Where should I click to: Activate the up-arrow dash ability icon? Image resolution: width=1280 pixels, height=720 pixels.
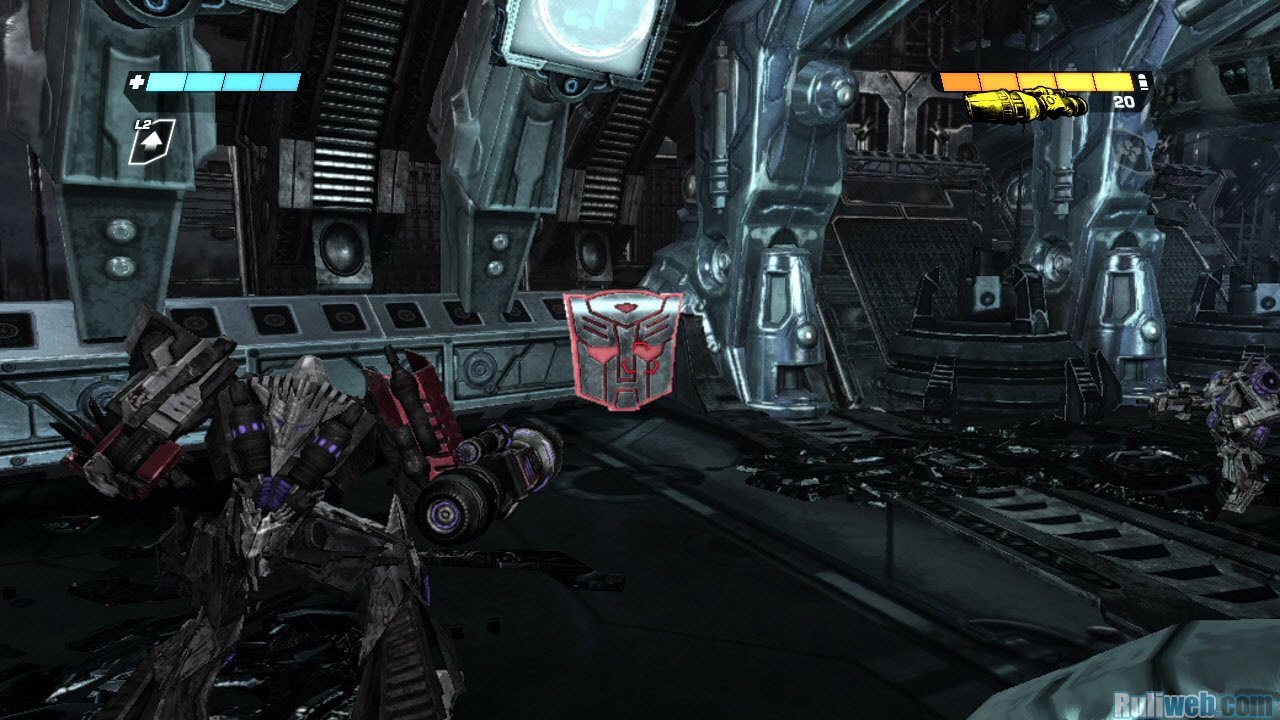click(x=152, y=142)
